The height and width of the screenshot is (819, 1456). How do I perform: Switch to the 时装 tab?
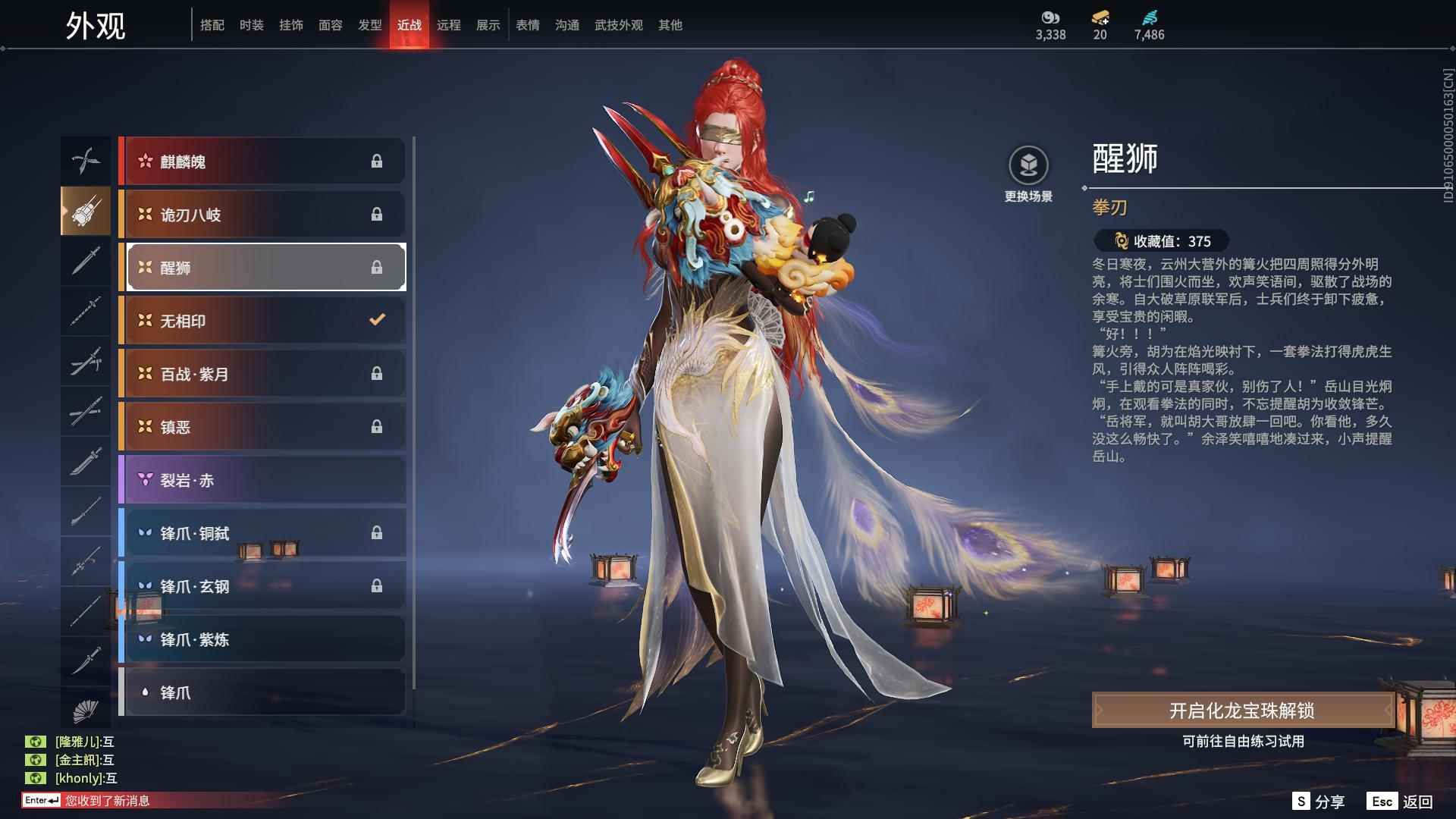click(251, 24)
